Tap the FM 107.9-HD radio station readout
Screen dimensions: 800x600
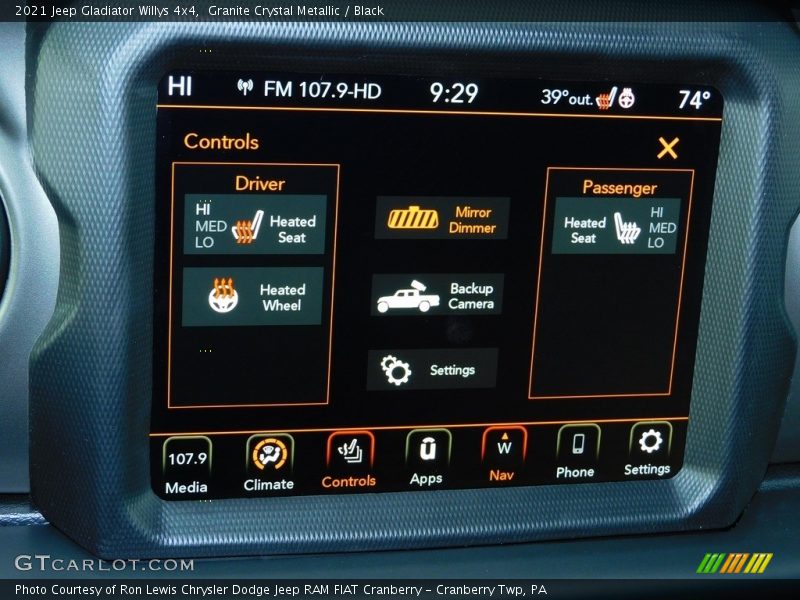[x=311, y=90]
